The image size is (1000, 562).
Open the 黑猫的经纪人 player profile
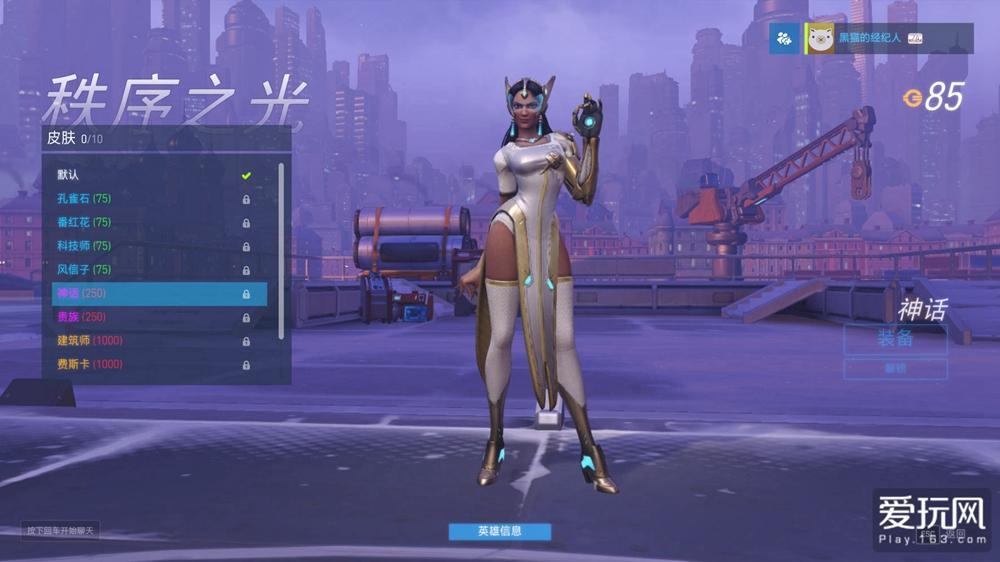click(868, 39)
